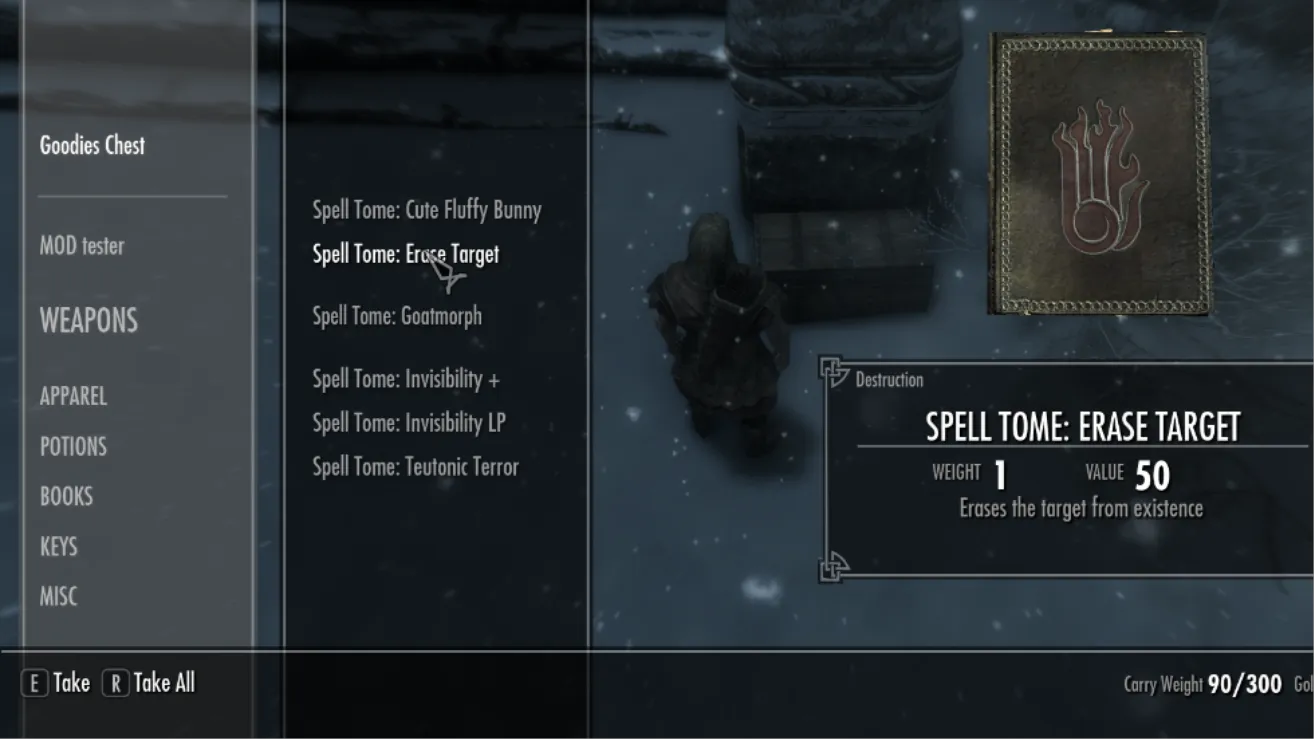Screen dimensions: 1315x740
Task: Choose Spell Tome: Erase Target entry
Action: tap(405, 255)
